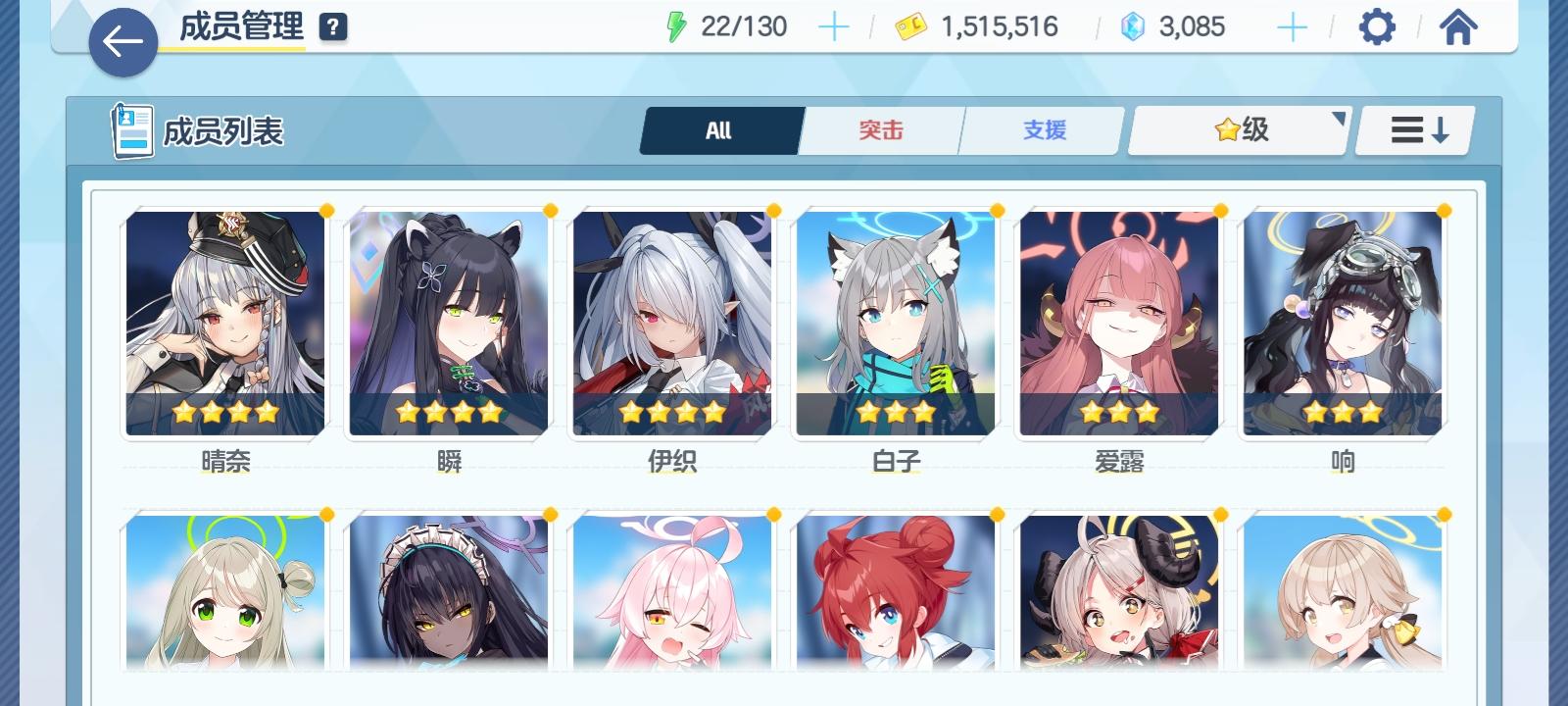The width and height of the screenshot is (1568, 706).
Task: Buy pyroxene with the plus button
Action: tap(1292, 26)
